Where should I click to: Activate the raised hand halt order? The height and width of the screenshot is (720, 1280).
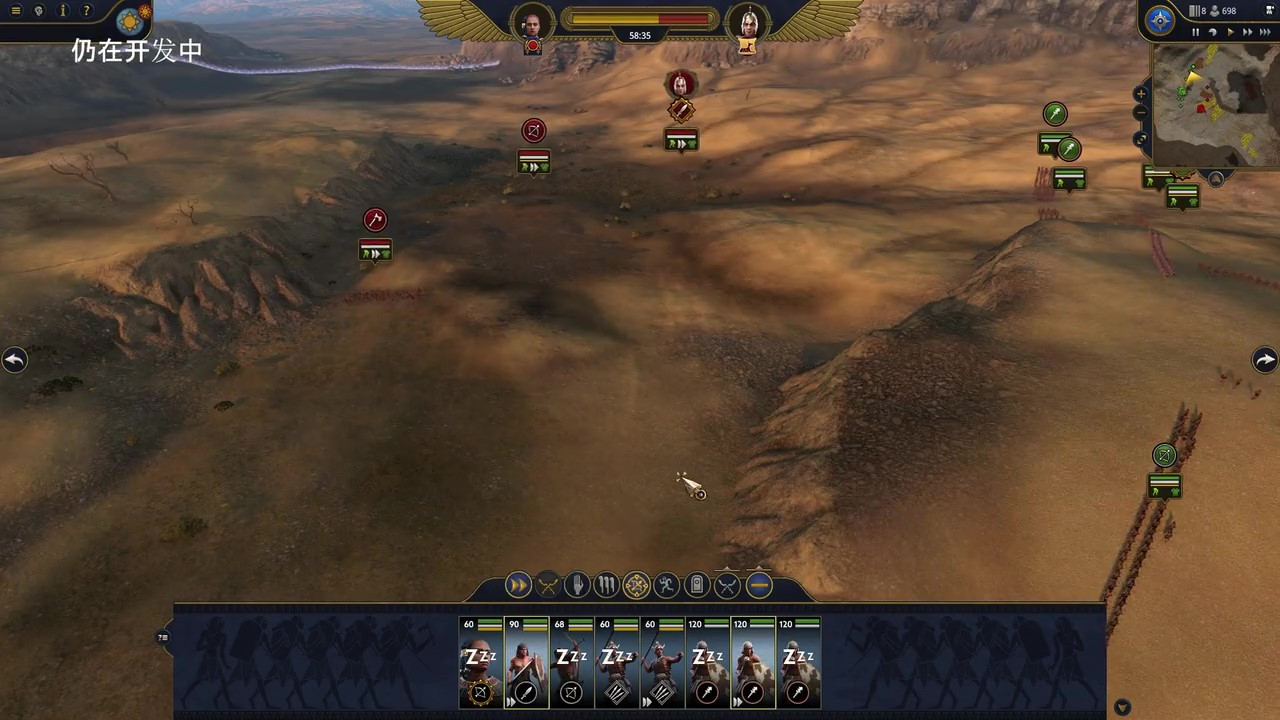(577, 585)
